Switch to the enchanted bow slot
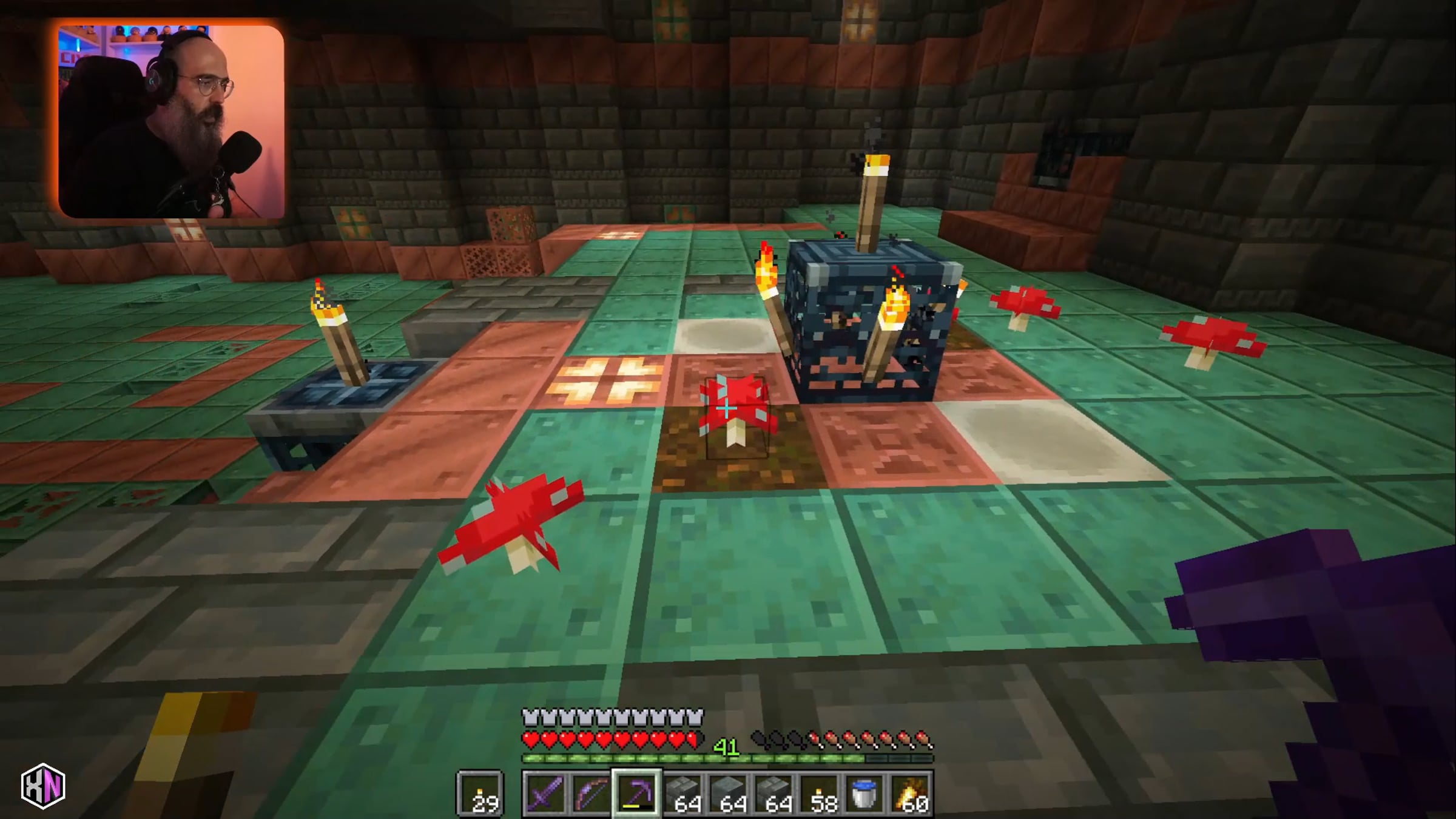The width and height of the screenshot is (1456, 819). tap(590, 793)
